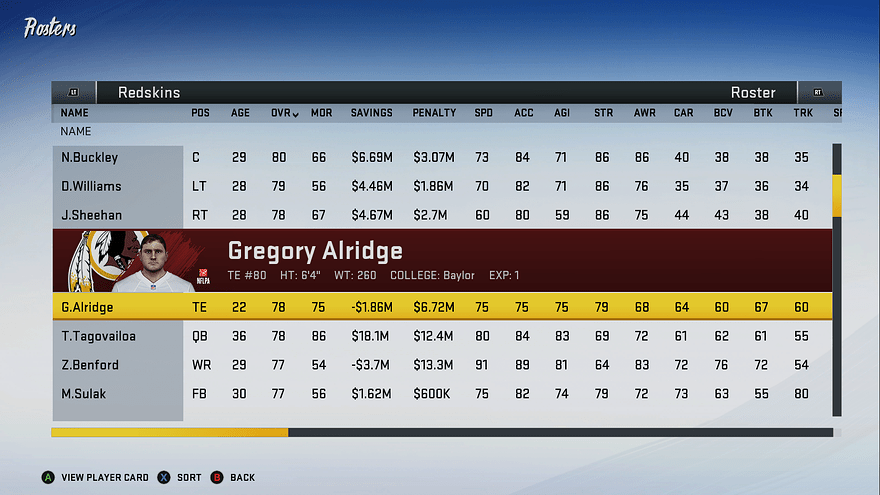Click the horizontal stats scrollbar
This screenshot has width=880, height=495.
pyautogui.click(x=170, y=433)
